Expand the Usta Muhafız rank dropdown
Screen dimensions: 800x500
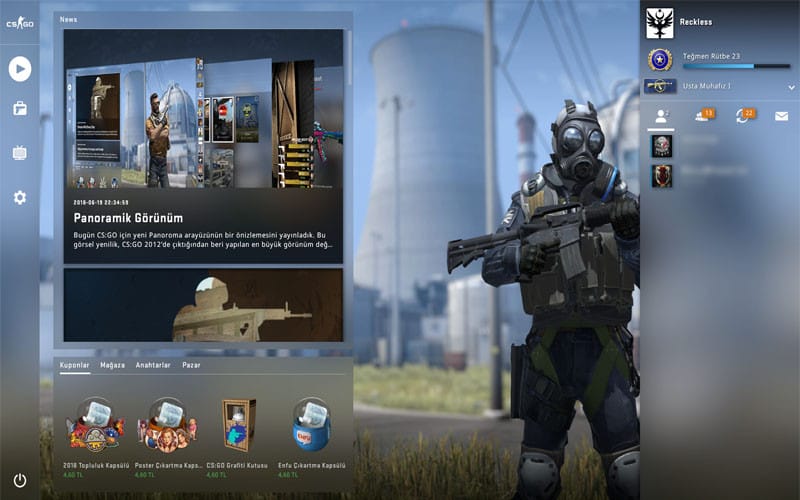(791, 87)
